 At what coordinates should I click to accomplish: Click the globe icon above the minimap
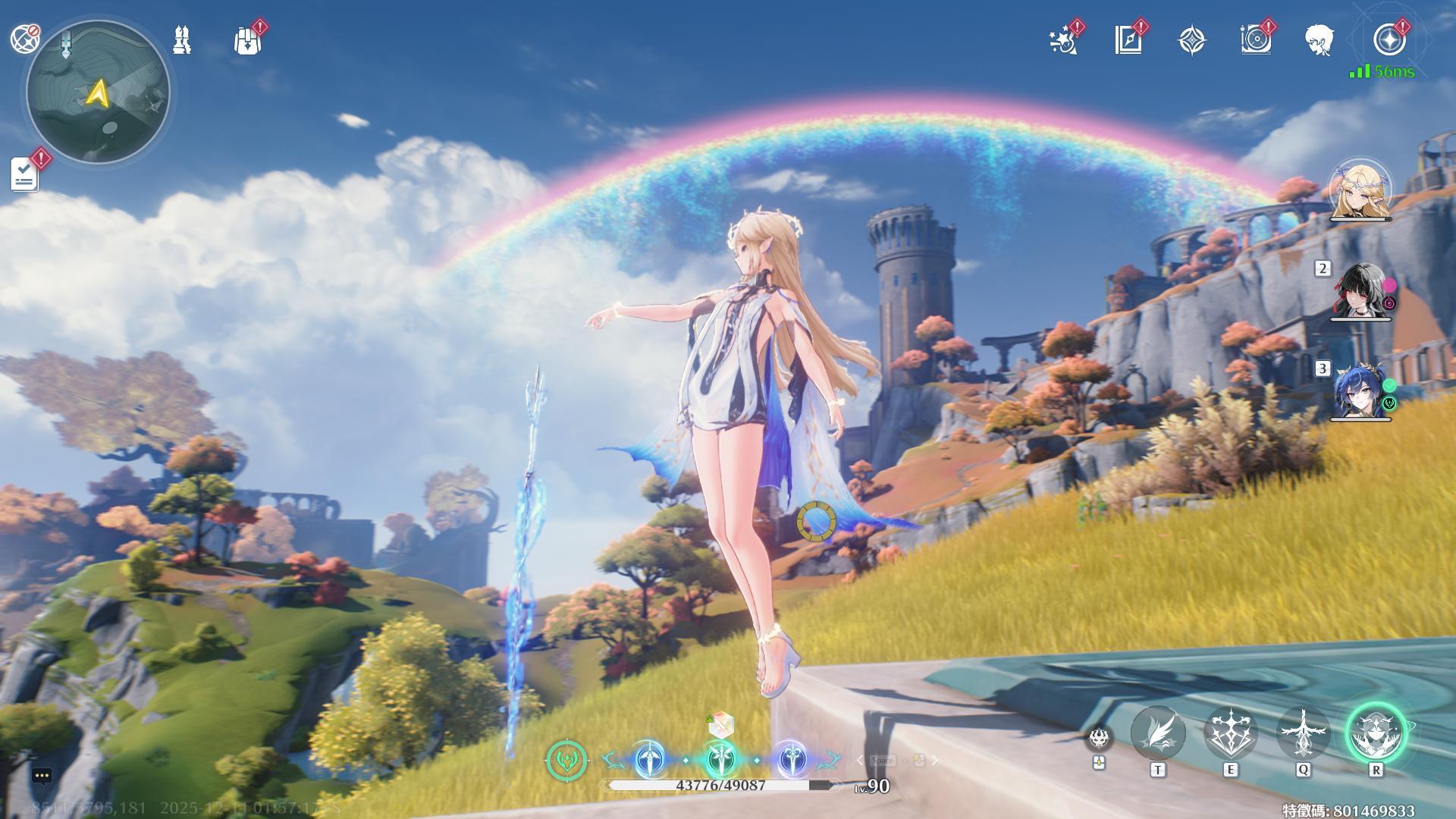tap(25, 38)
